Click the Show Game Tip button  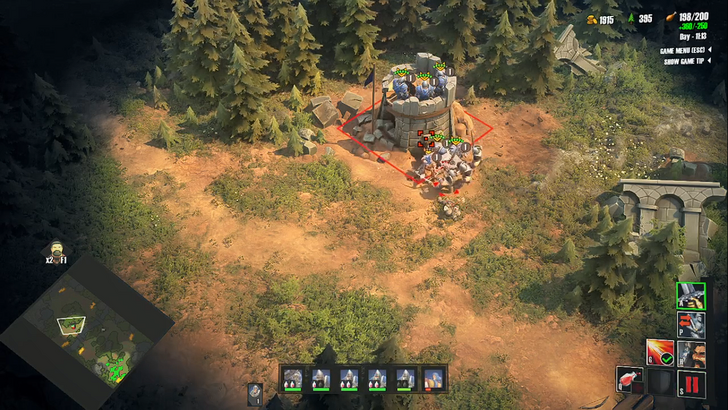click(690, 61)
